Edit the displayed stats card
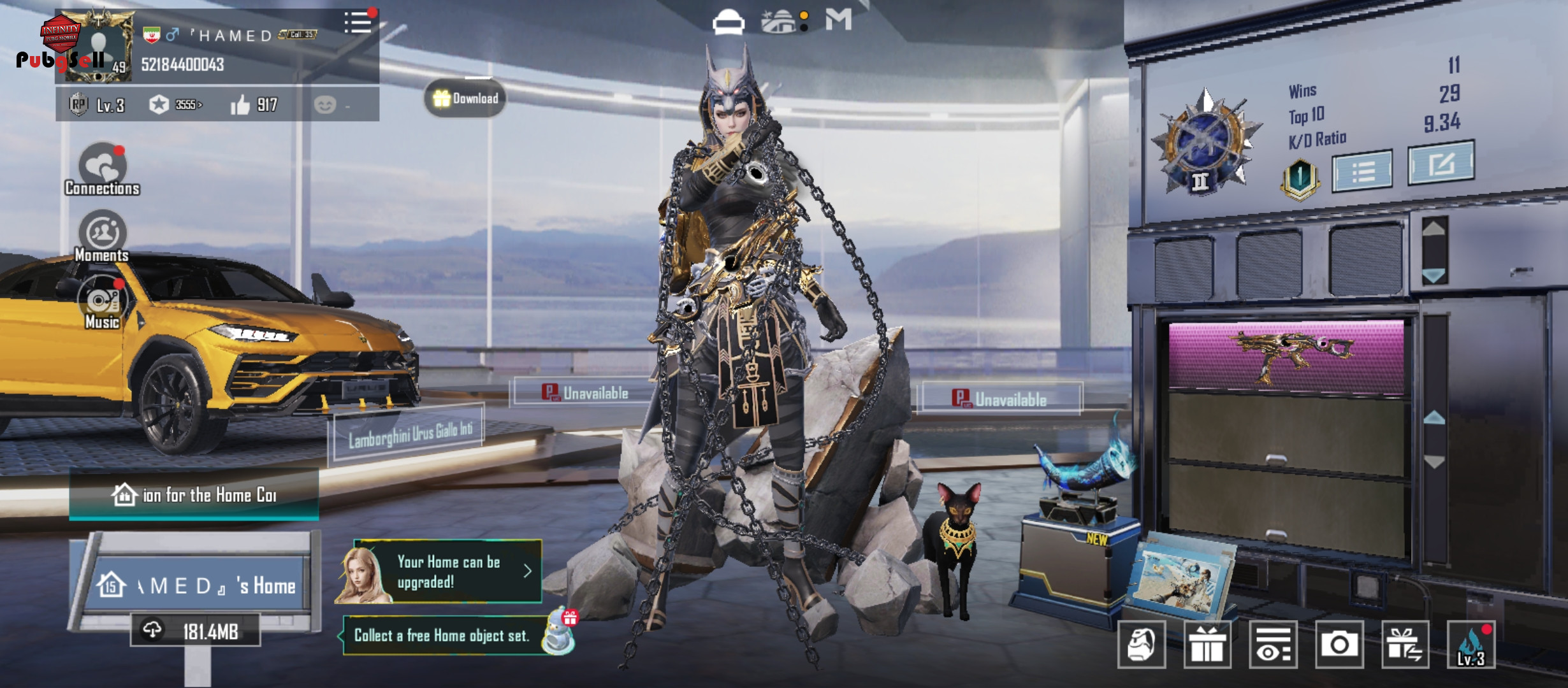The image size is (1568, 688). [x=1441, y=164]
